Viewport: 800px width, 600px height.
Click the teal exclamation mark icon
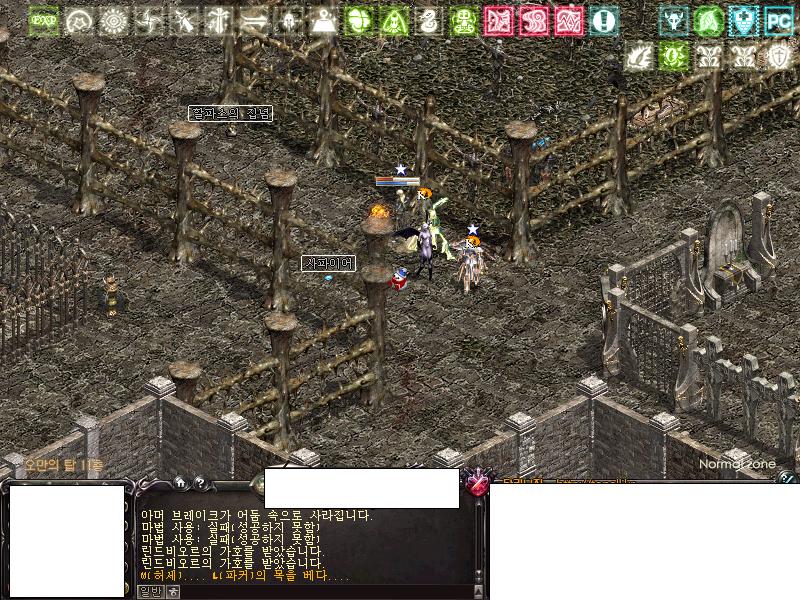[x=603, y=20]
